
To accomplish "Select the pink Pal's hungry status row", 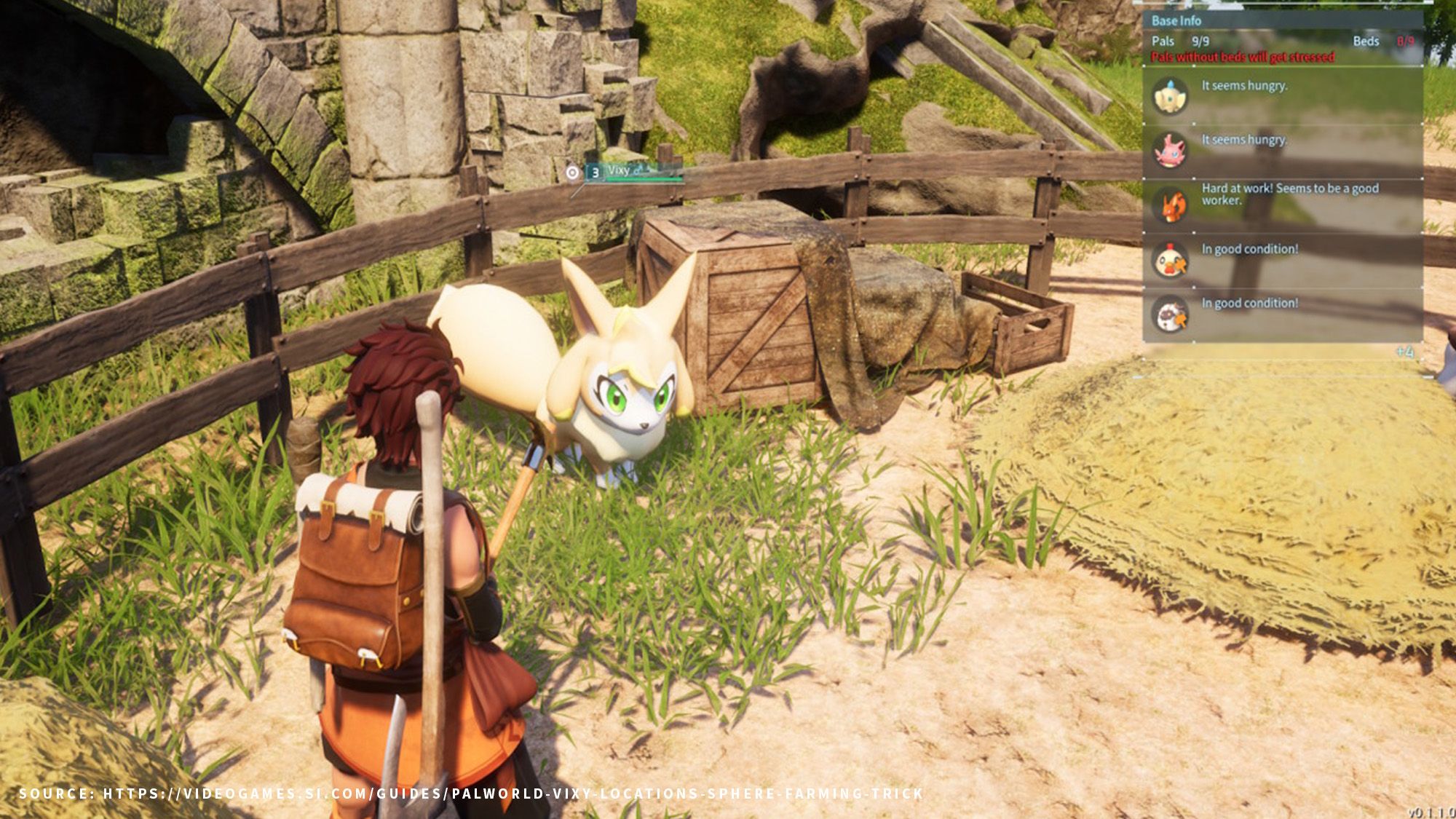I will click(x=1283, y=151).
